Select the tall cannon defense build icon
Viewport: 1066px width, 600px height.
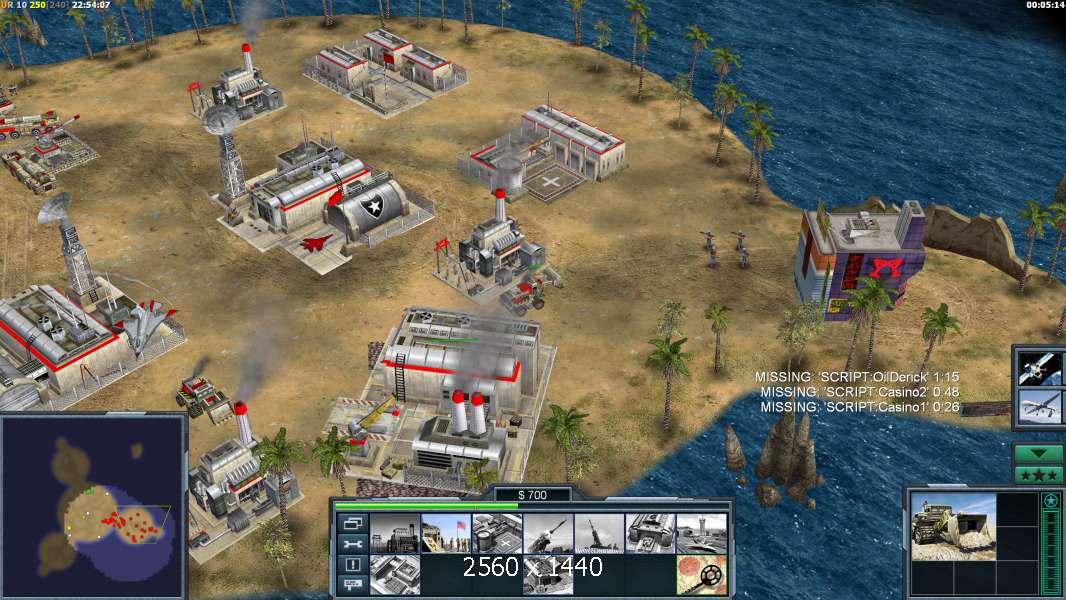click(599, 533)
